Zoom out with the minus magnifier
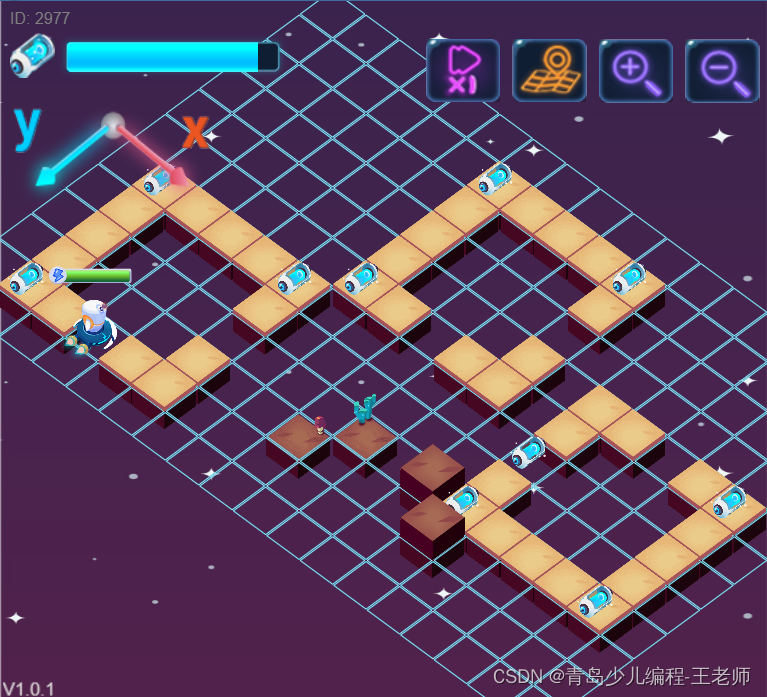This screenshot has width=767, height=697. pyautogui.click(x=722, y=70)
